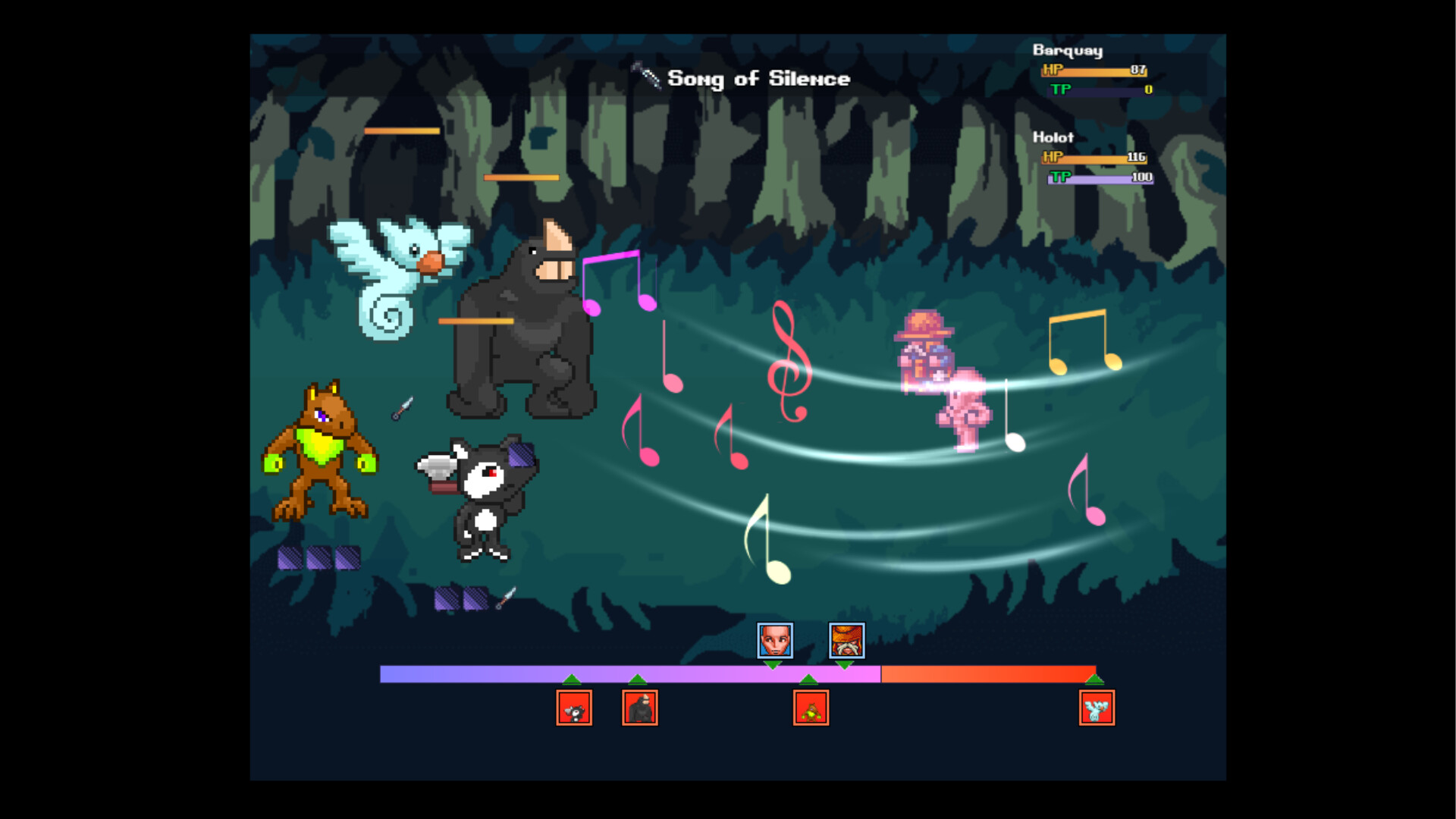Click the Song of Silence title text
Screen dimensions: 1456x819
(x=758, y=78)
